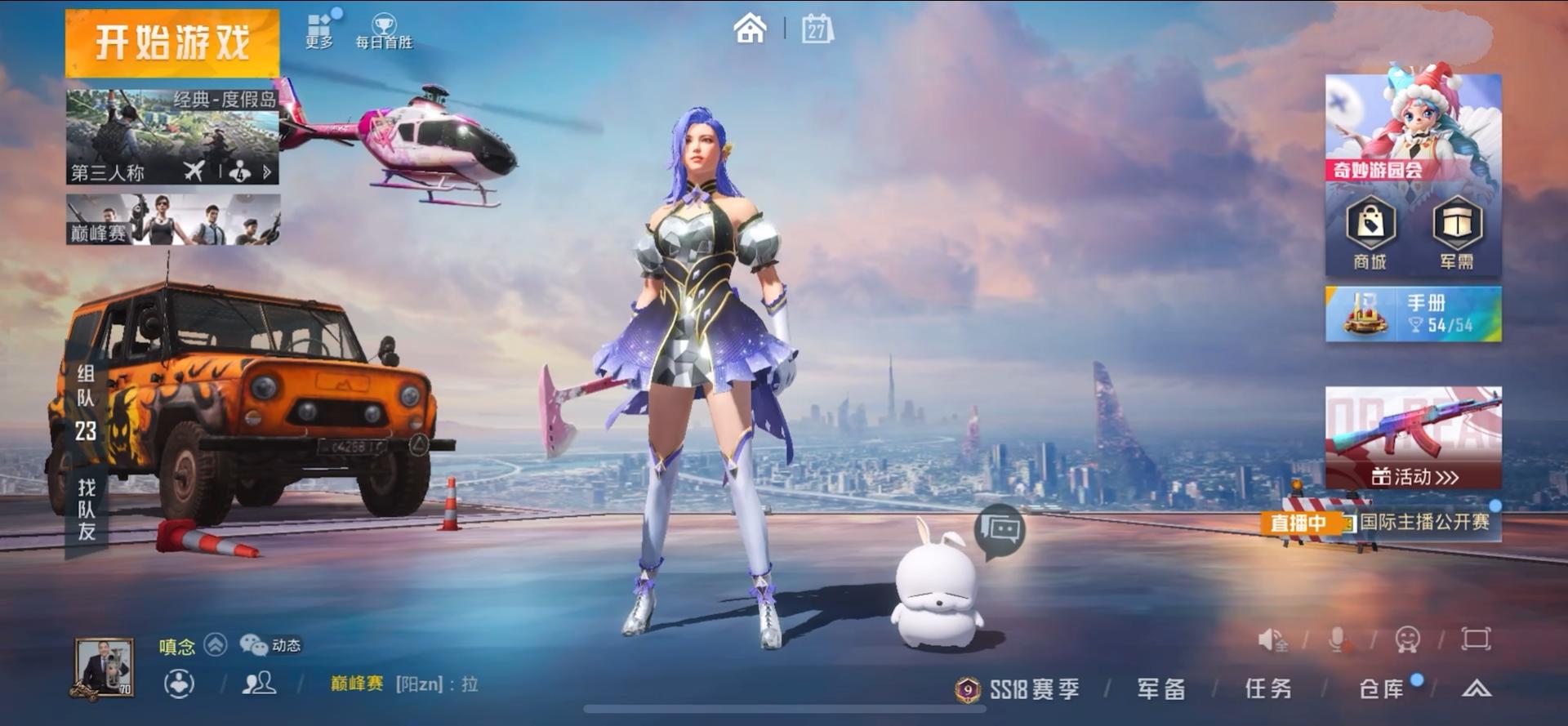Open the rank-up chevron beside 嗔念

(x=215, y=645)
